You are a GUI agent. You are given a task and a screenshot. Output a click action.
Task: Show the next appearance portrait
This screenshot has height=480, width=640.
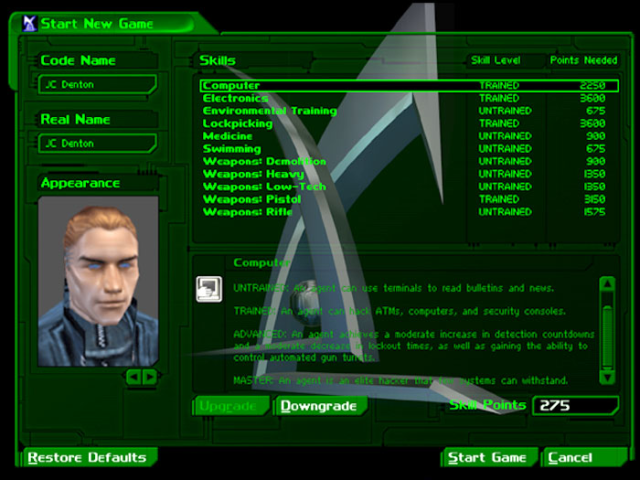click(x=150, y=377)
